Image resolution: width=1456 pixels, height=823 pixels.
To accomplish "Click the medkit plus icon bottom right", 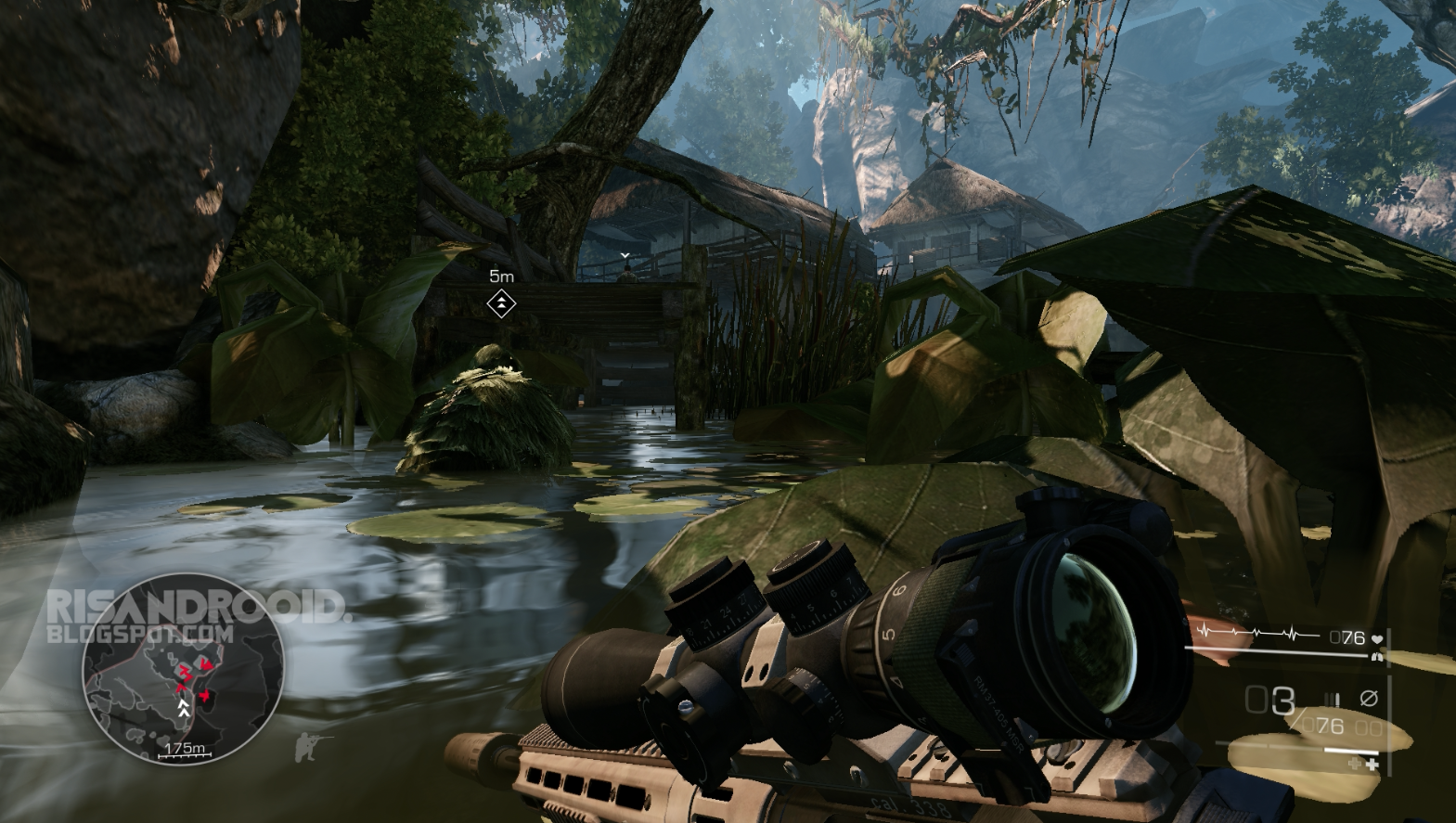I will (1373, 764).
